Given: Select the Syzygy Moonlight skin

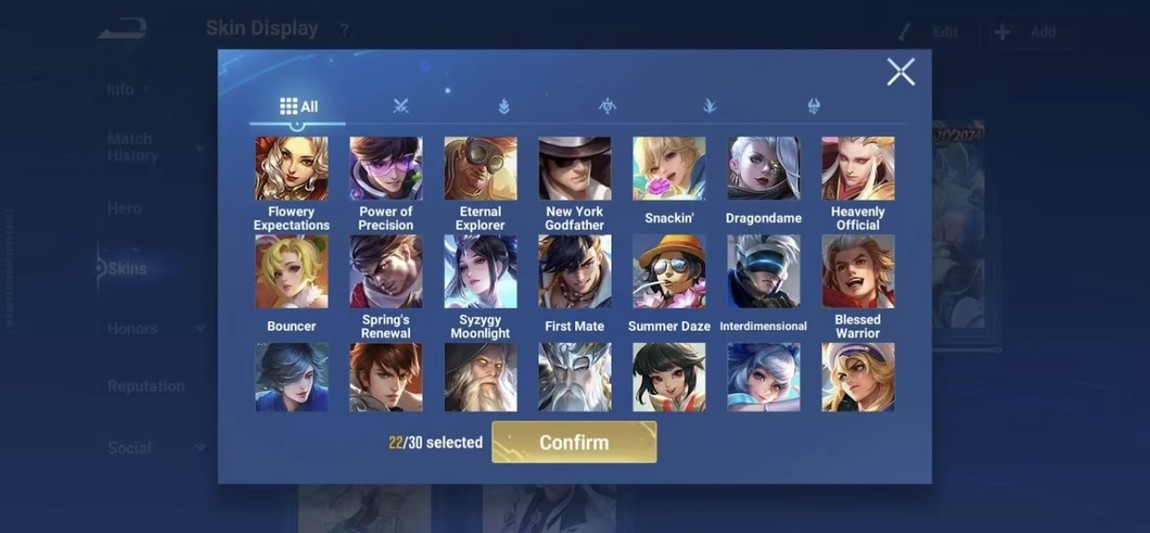Looking at the screenshot, I should (x=480, y=271).
